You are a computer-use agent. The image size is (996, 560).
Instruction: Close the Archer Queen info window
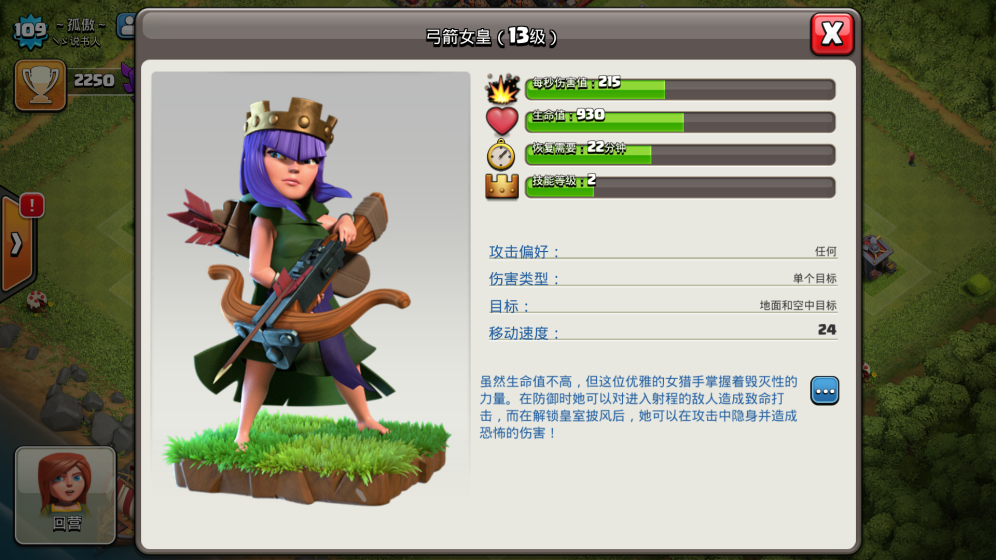coord(832,34)
